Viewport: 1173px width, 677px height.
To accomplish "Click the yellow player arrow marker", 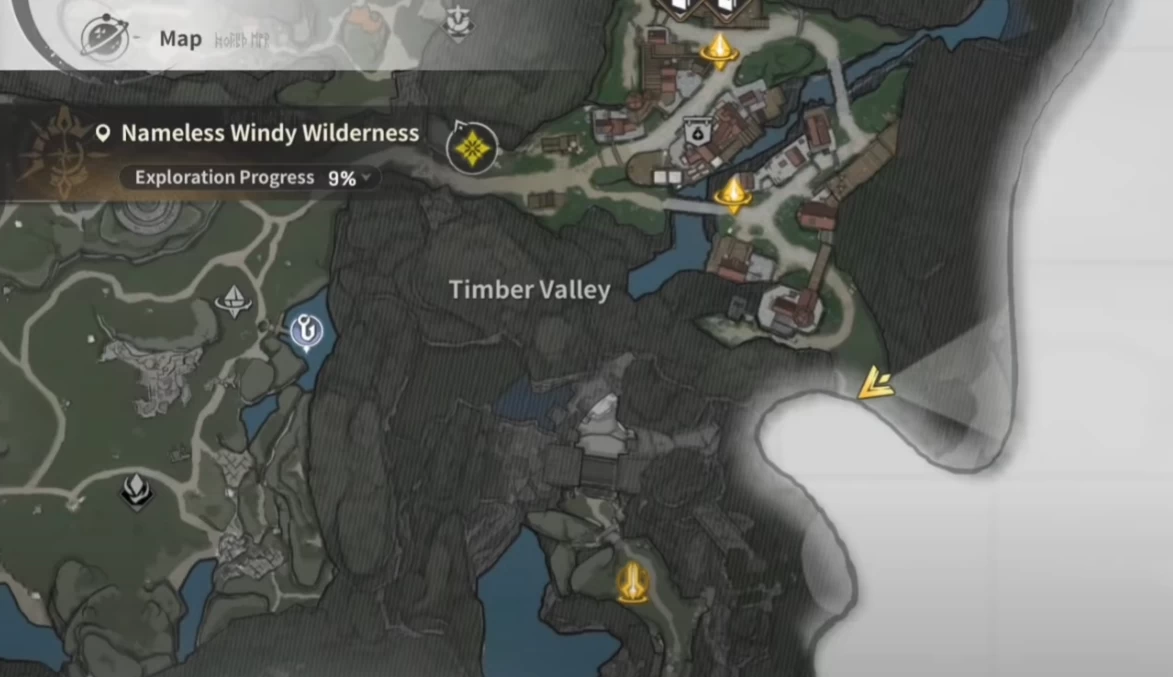I will [x=876, y=384].
